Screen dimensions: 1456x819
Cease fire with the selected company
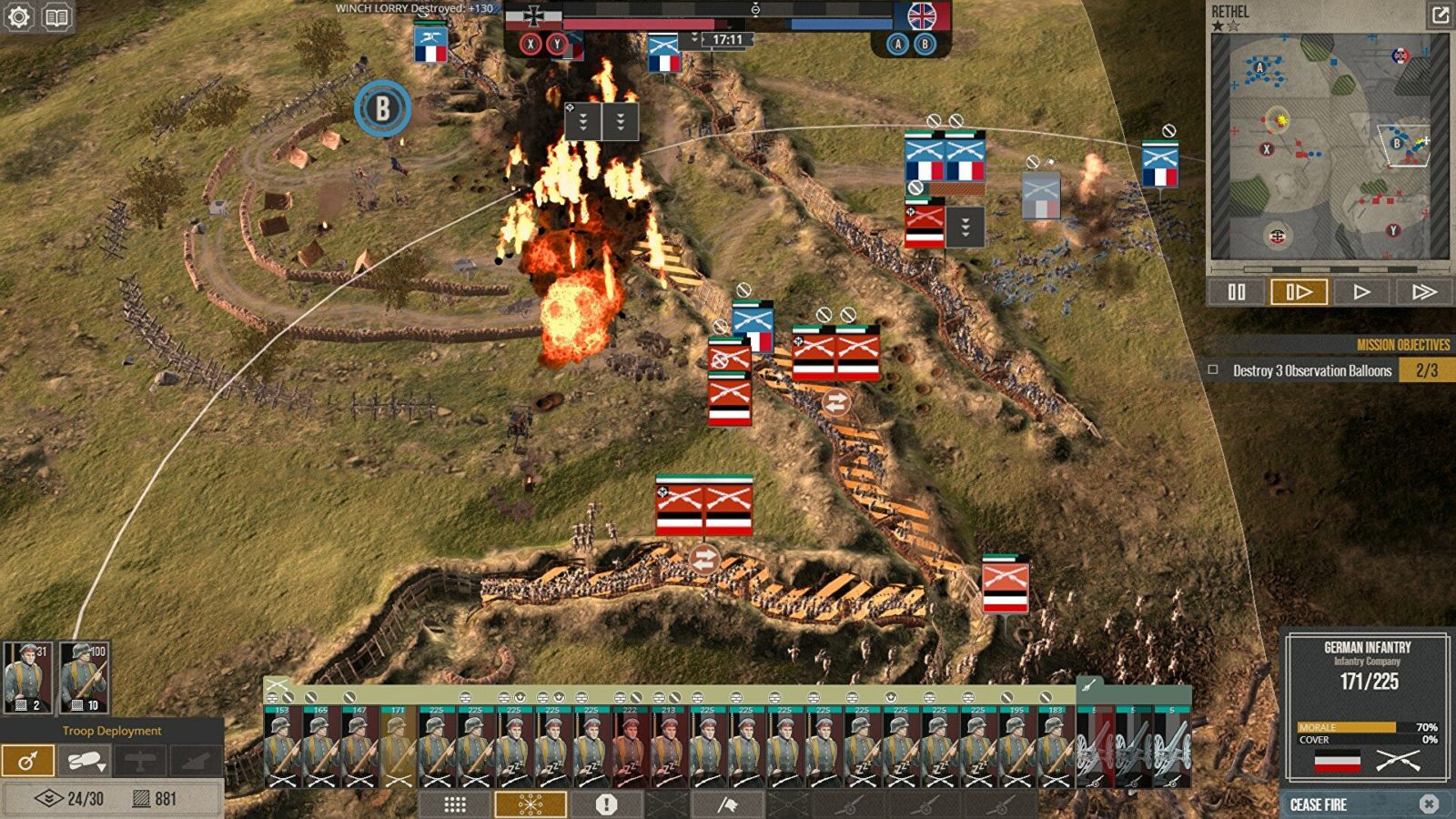(x=1363, y=804)
